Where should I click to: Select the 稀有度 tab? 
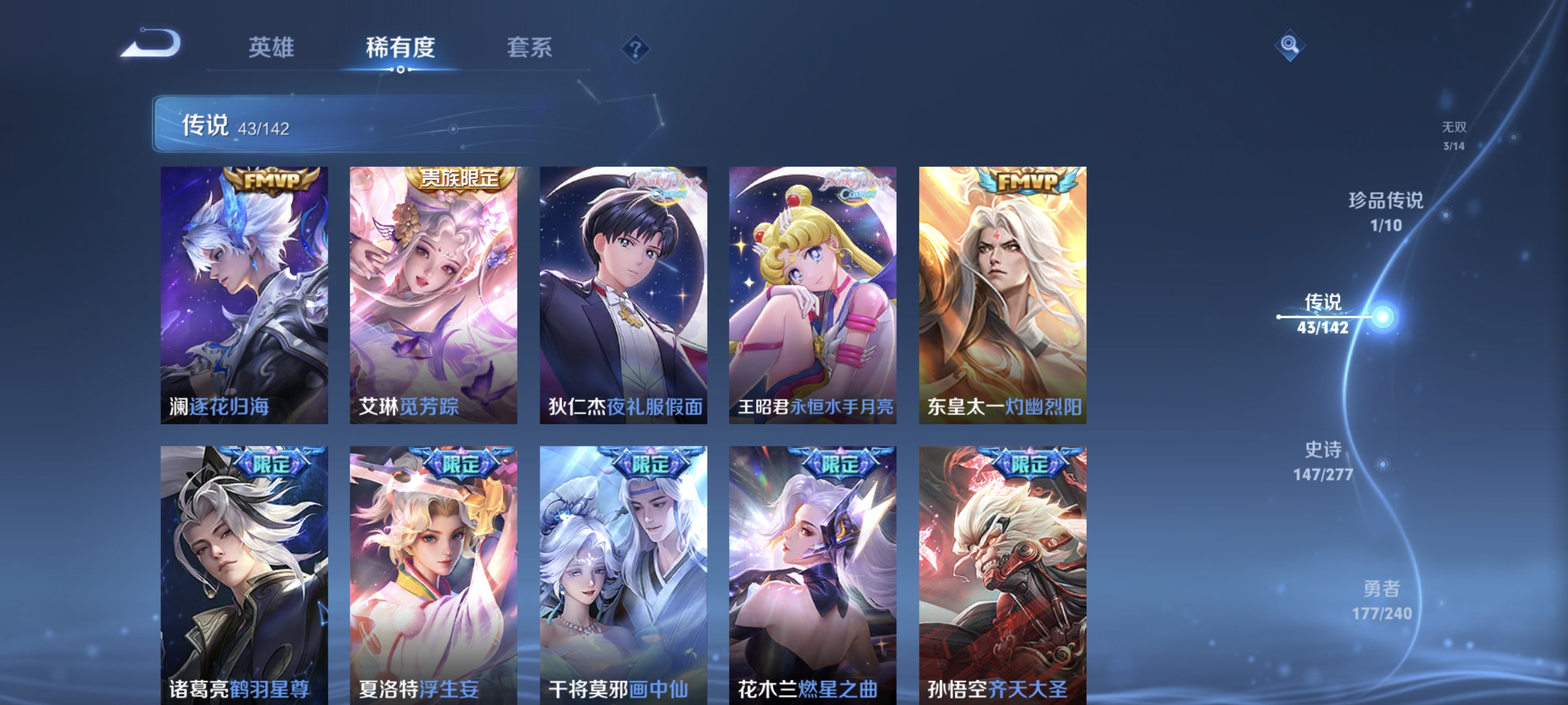click(x=401, y=49)
